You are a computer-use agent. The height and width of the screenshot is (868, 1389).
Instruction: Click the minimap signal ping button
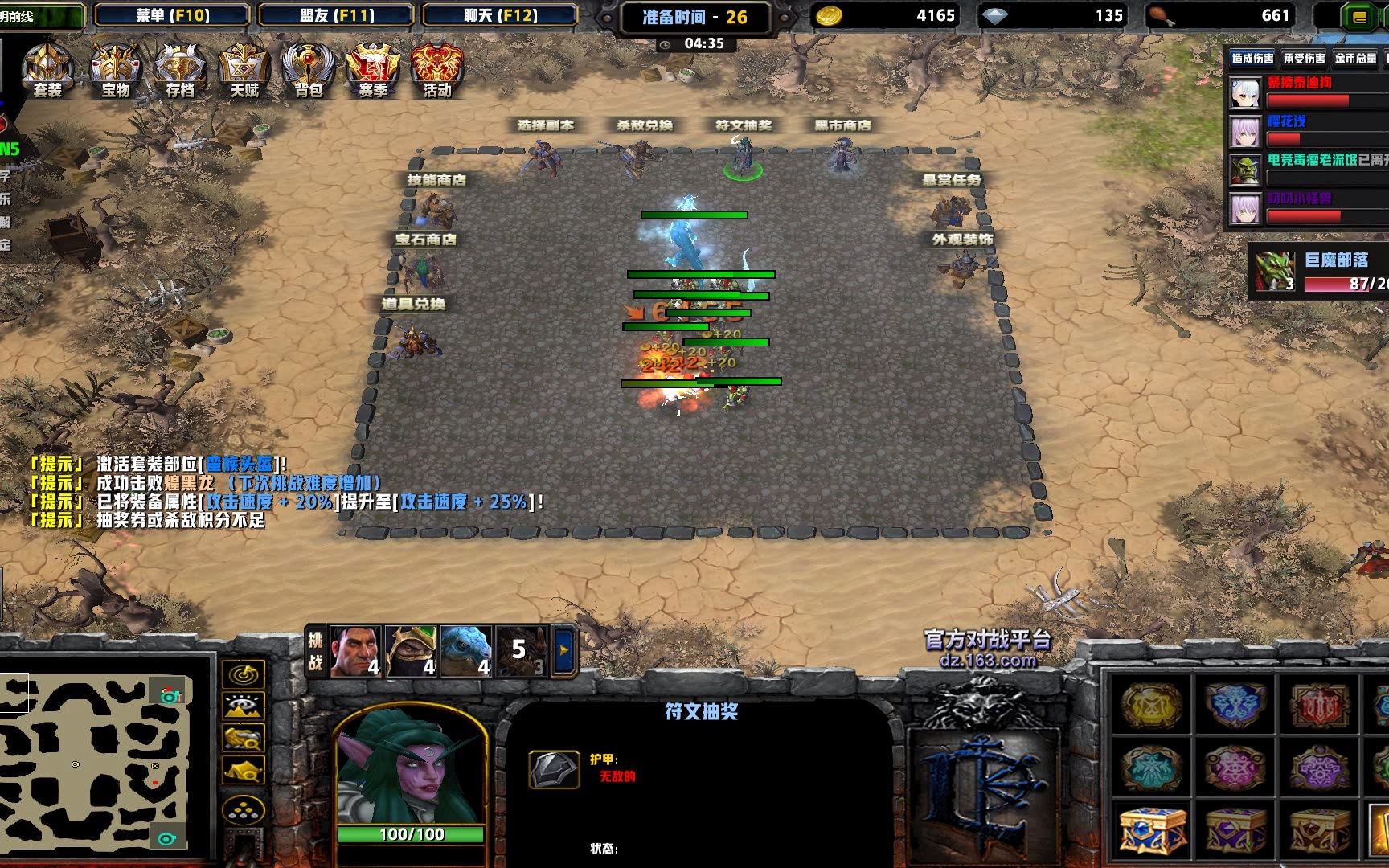click(x=243, y=675)
